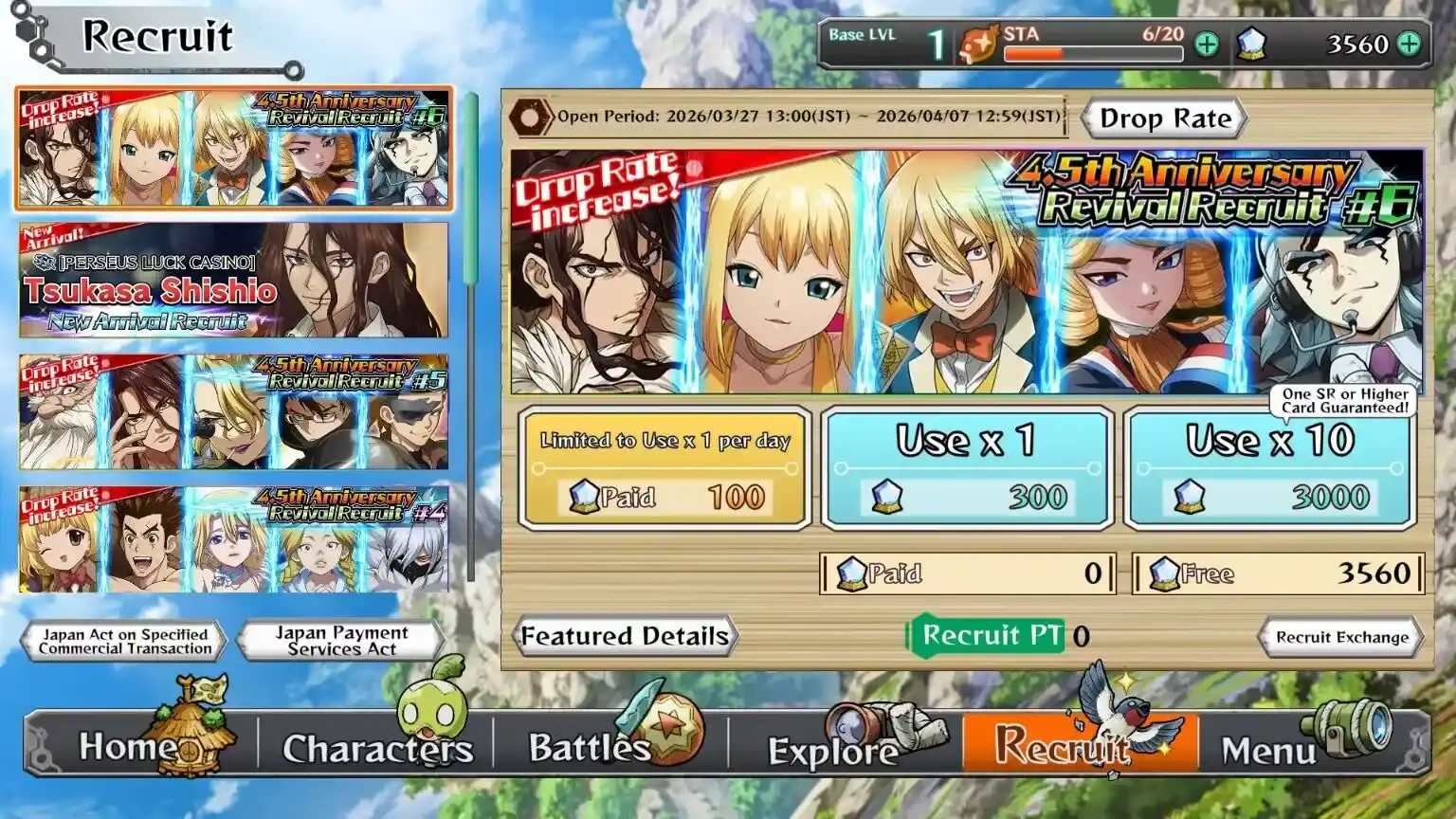This screenshot has height=819, width=1456.
Task: Pick the Revival Recruit #4 banner
Action: [x=233, y=539]
